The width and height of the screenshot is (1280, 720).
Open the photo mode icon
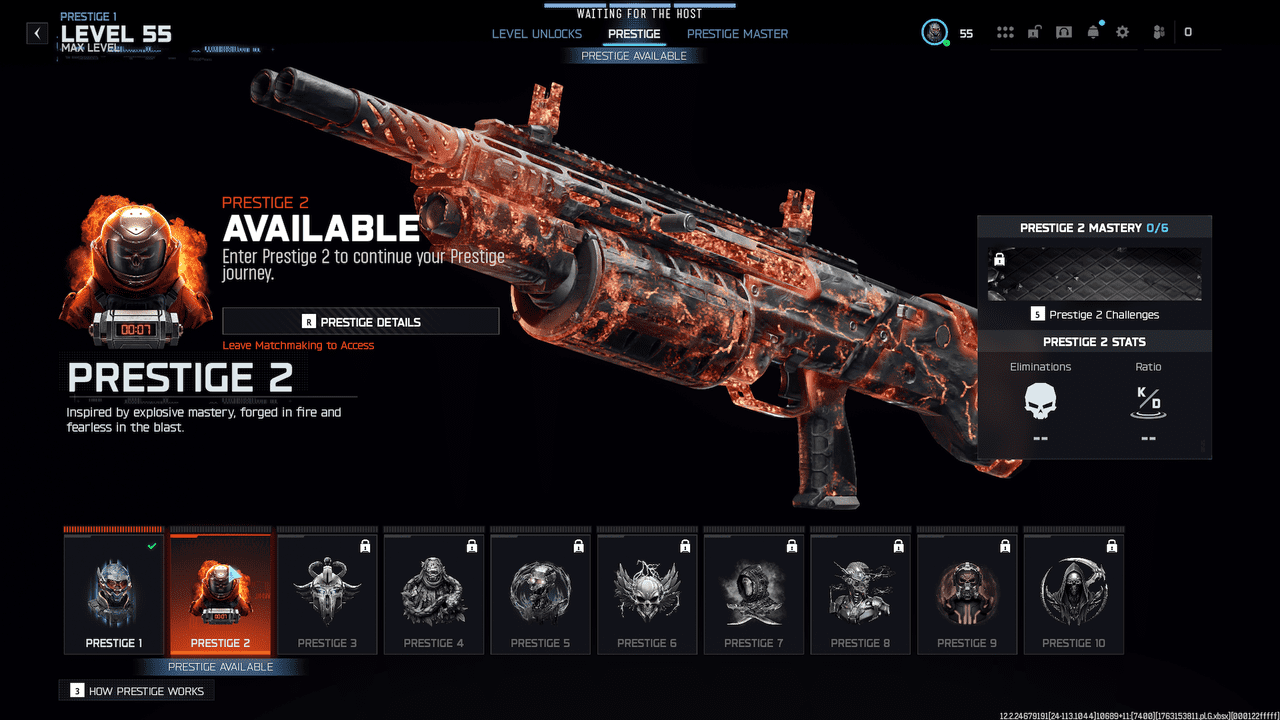(x=1064, y=31)
